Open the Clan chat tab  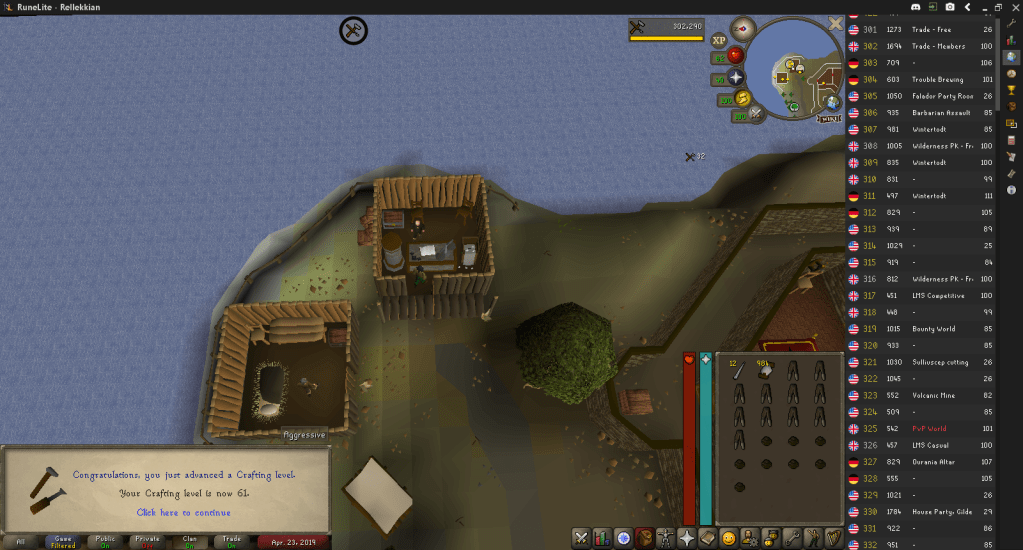(189, 542)
